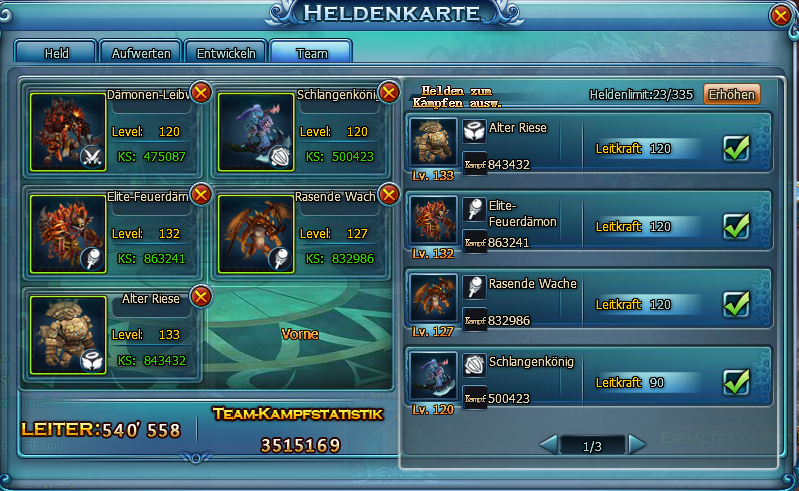Select the Entwickeln tab
Viewport: 799px width, 491px height.
[x=226, y=53]
